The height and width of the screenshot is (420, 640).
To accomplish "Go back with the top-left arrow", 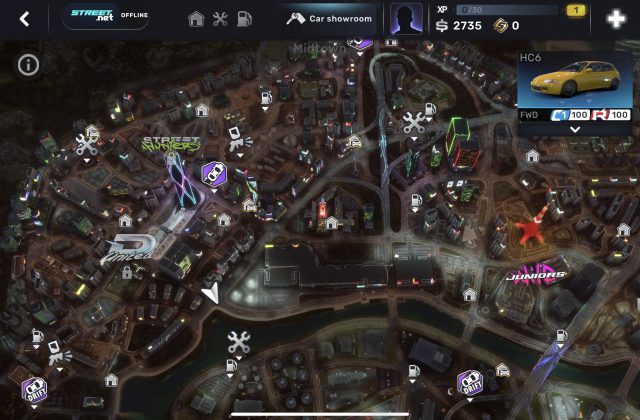I will click(24, 19).
